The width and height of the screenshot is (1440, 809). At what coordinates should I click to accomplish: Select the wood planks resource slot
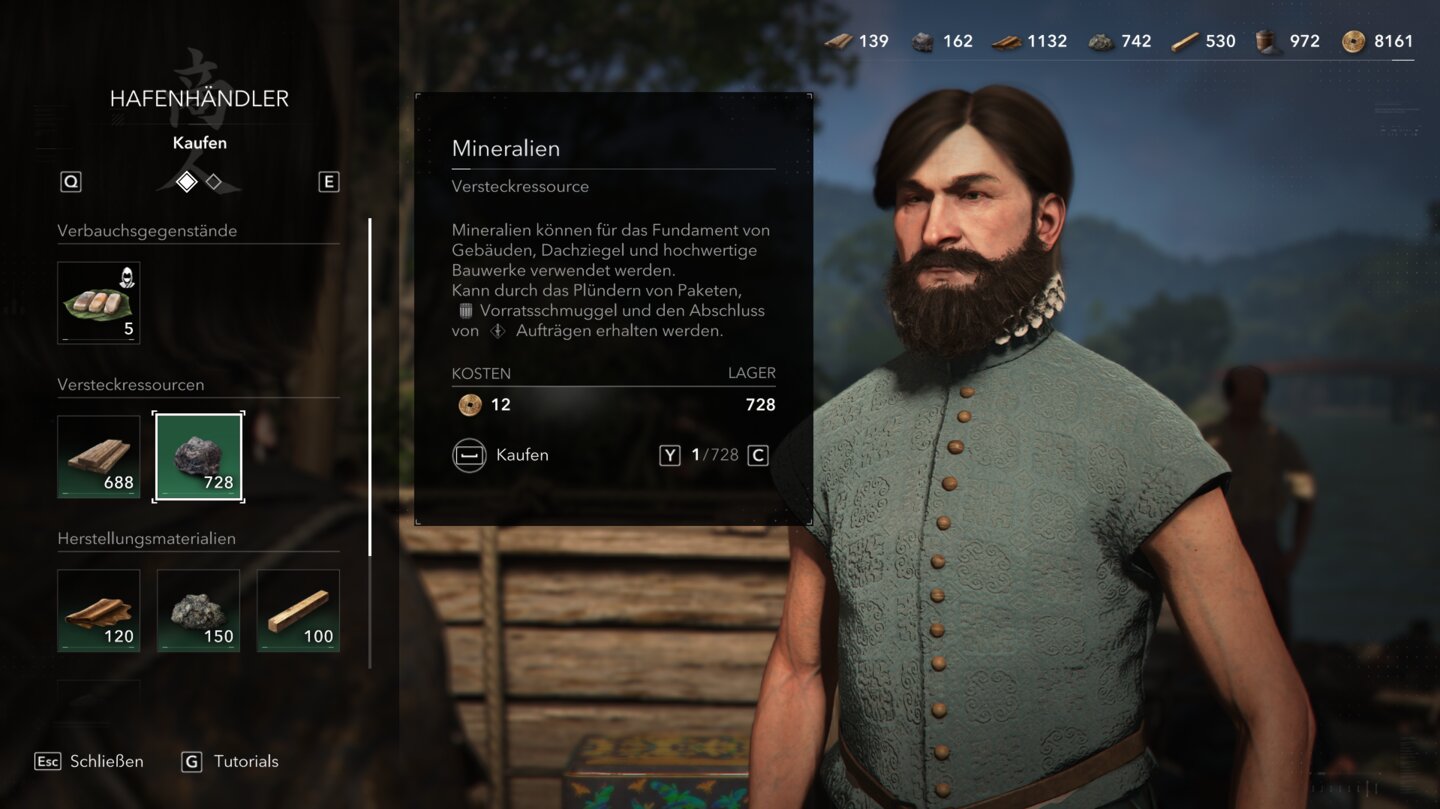(98, 456)
